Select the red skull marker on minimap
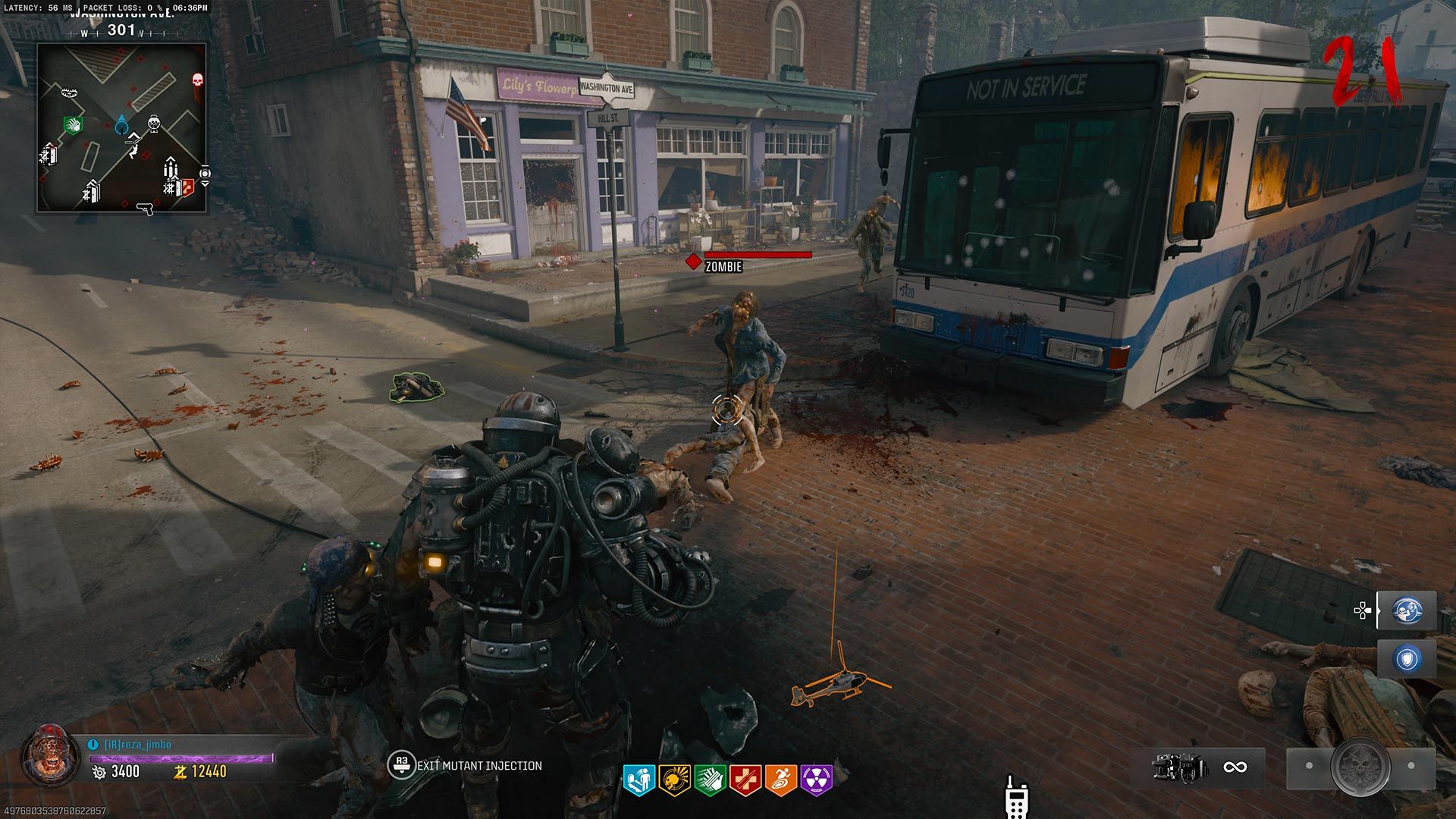This screenshot has width=1456, height=819. (x=197, y=80)
